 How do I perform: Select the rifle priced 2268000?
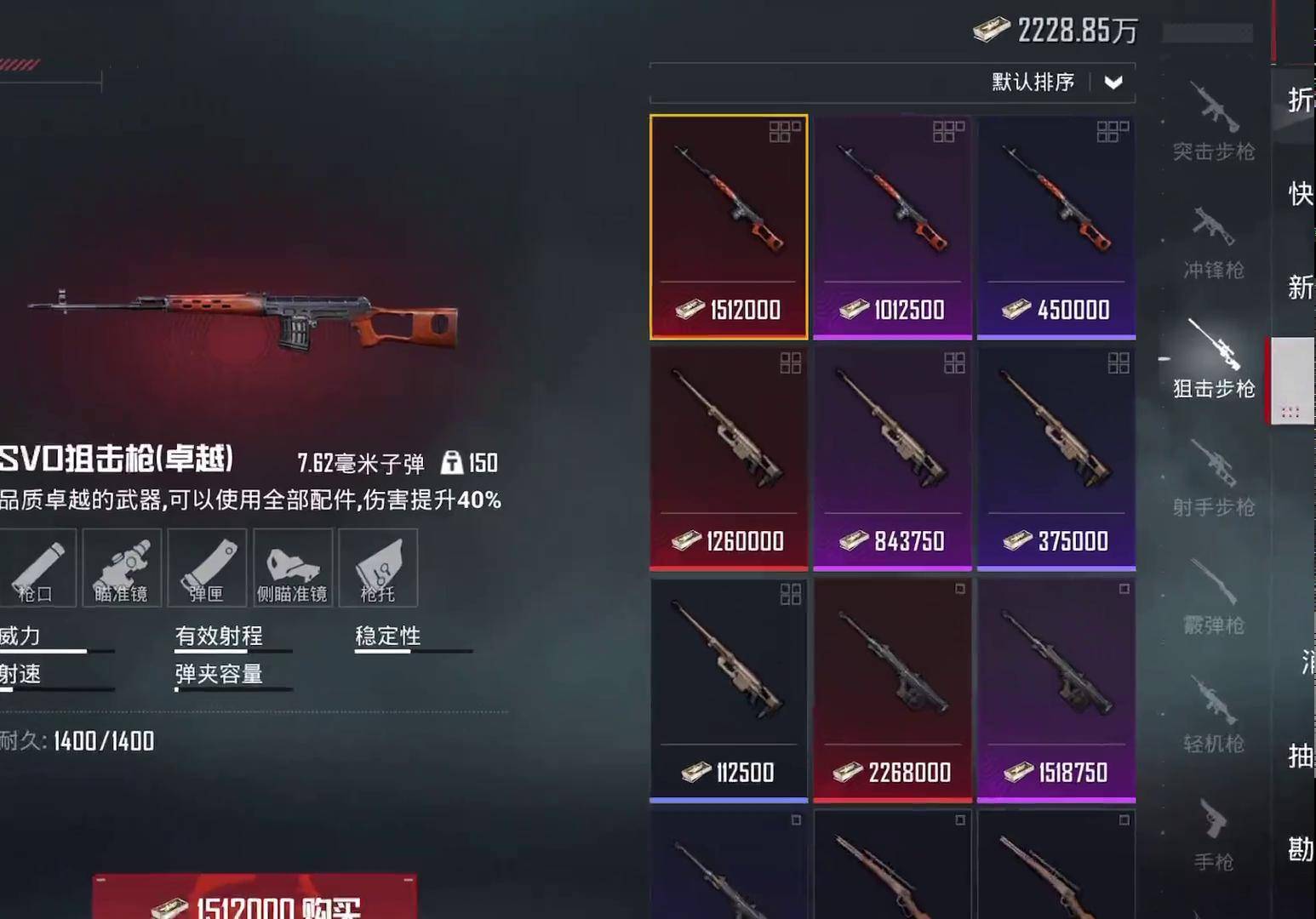tap(892, 689)
